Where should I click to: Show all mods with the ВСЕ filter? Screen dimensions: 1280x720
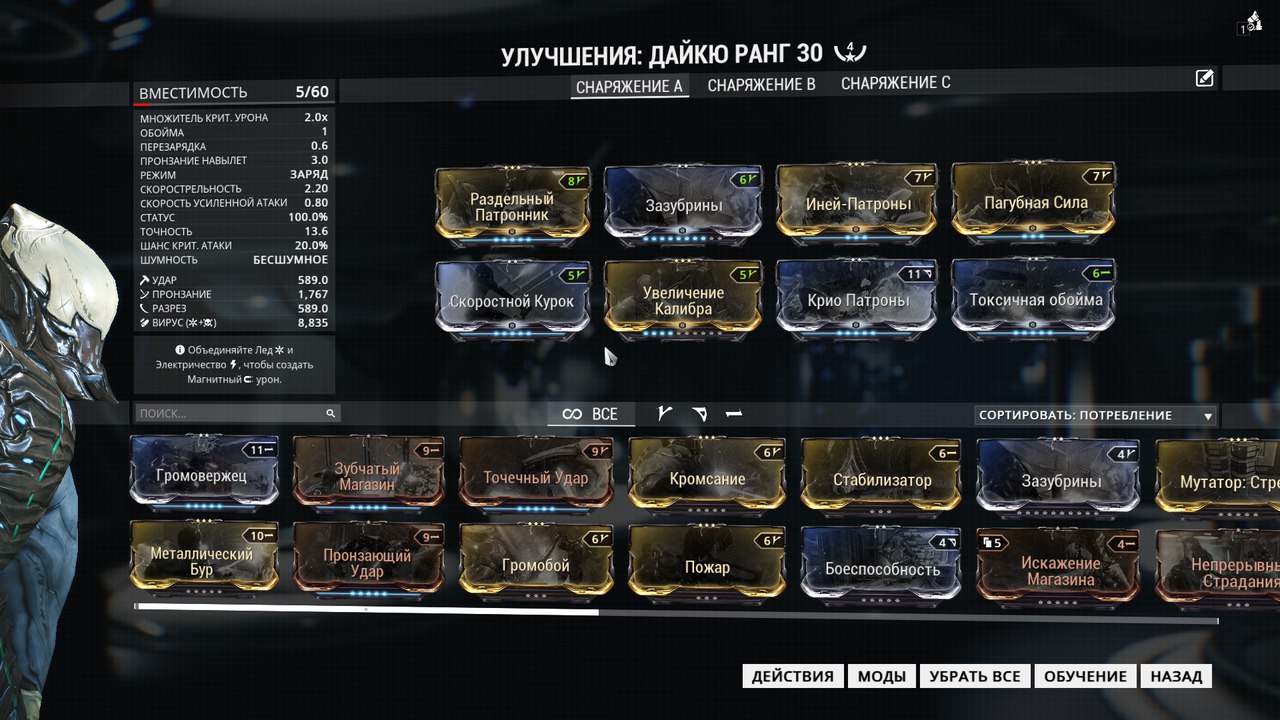point(590,414)
